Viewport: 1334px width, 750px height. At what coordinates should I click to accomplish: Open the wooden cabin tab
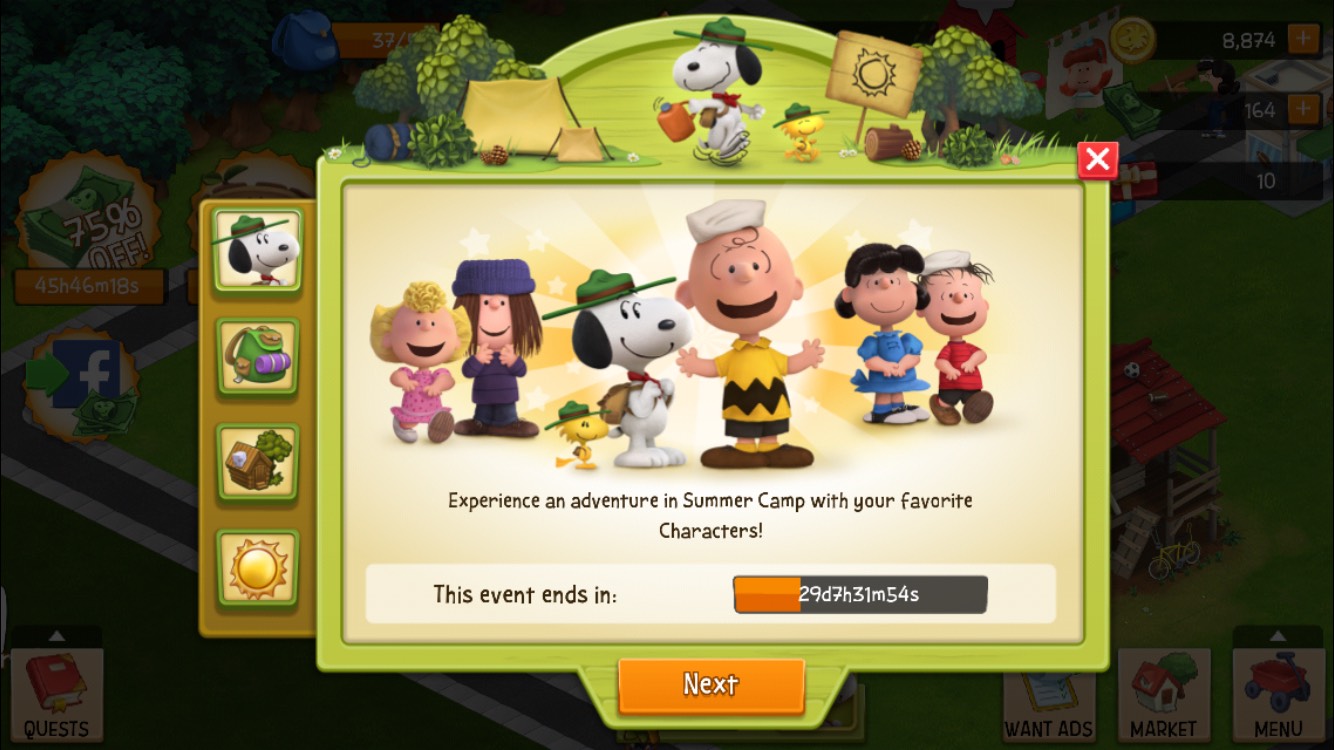pyautogui.click(x=257, y=462)
